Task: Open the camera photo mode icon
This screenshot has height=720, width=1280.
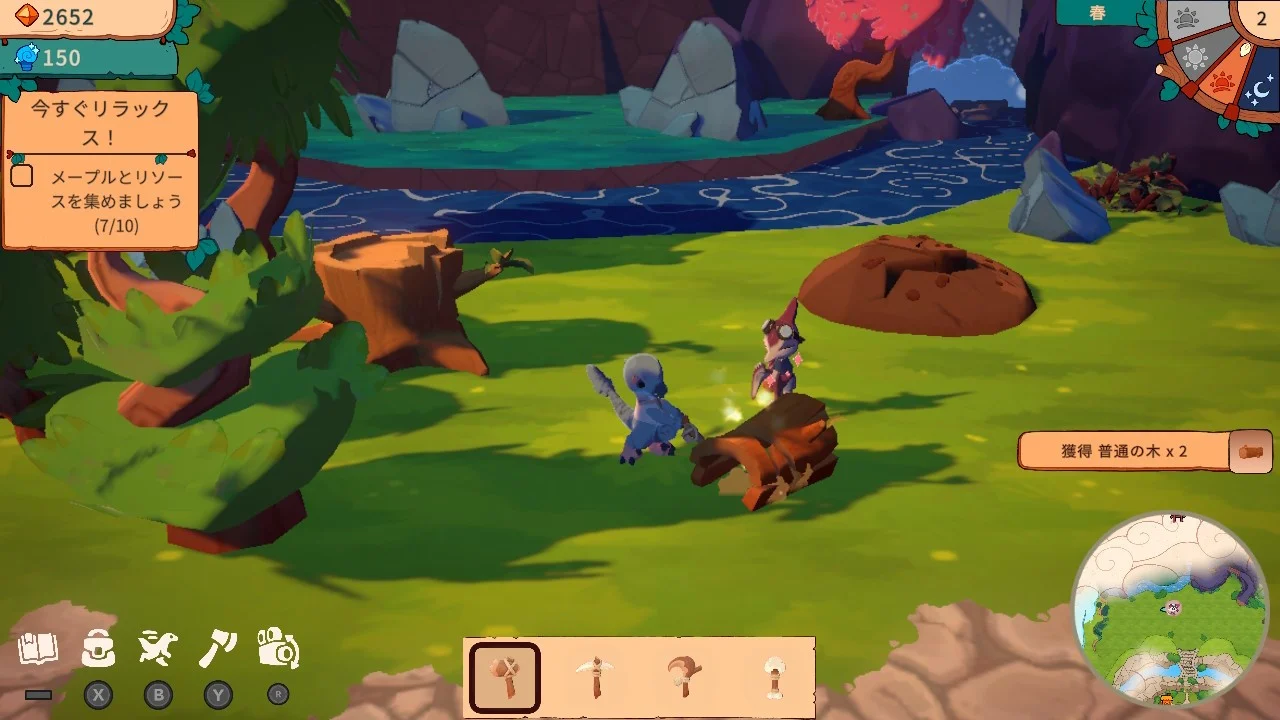Action: [278, 650]
